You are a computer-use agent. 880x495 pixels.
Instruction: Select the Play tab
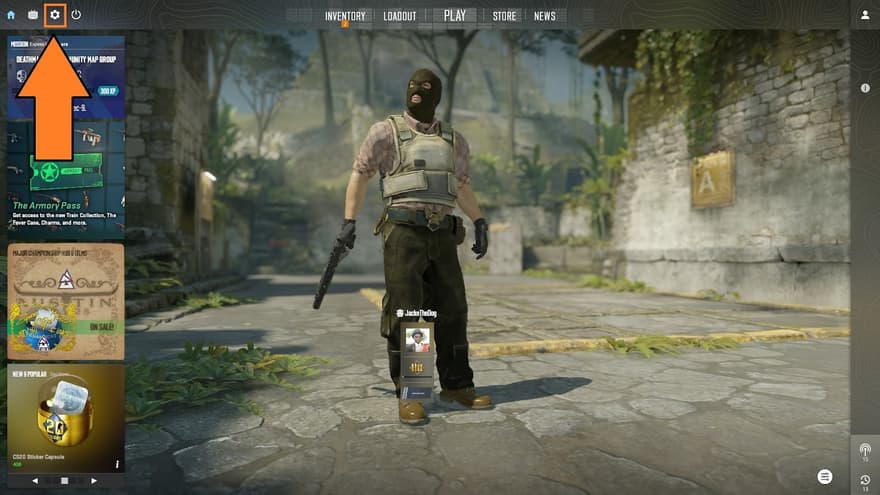pos(455,15)
